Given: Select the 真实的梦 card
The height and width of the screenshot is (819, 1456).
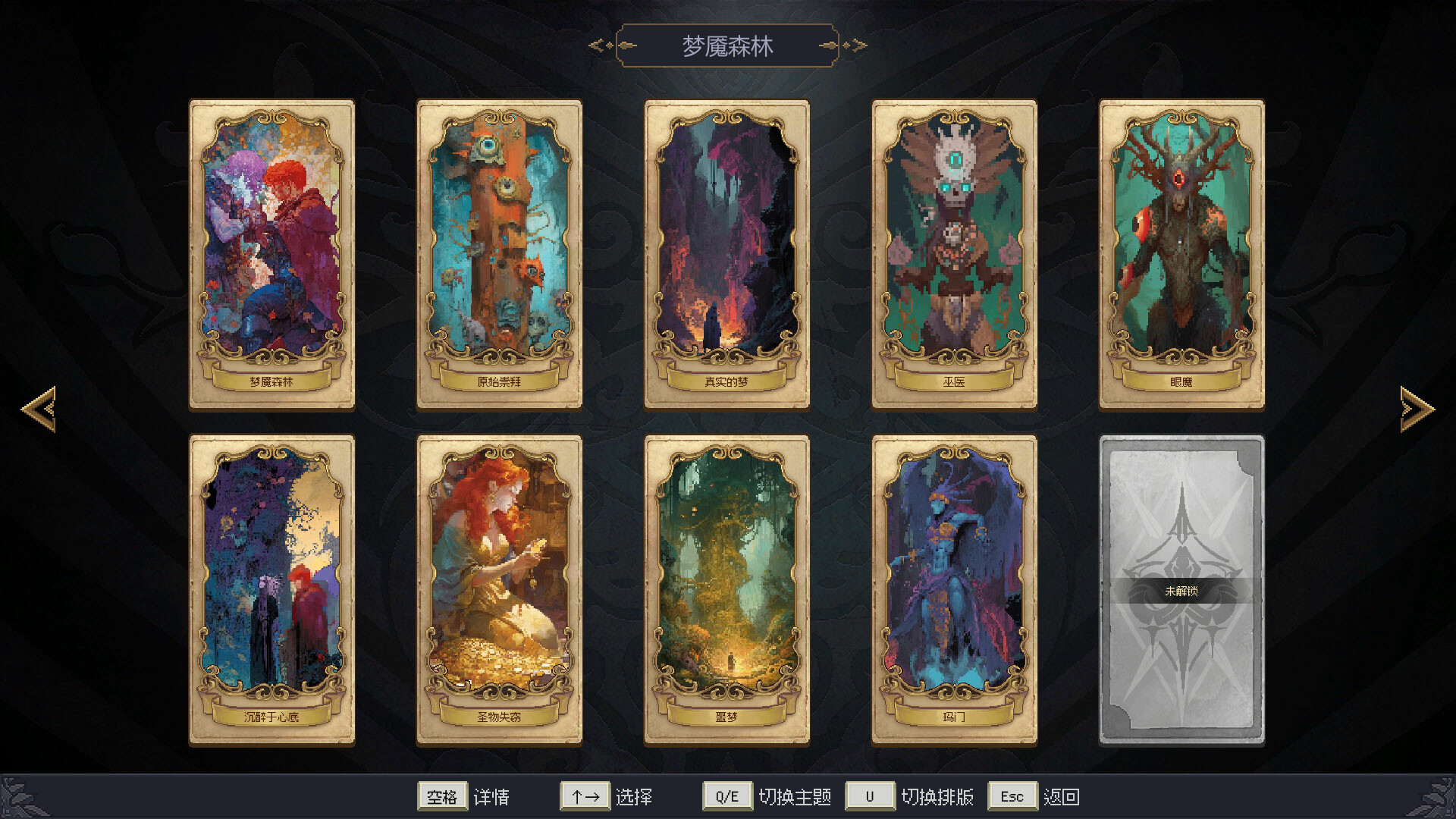Looking at the screenshot, I should (x=726, y=250).
